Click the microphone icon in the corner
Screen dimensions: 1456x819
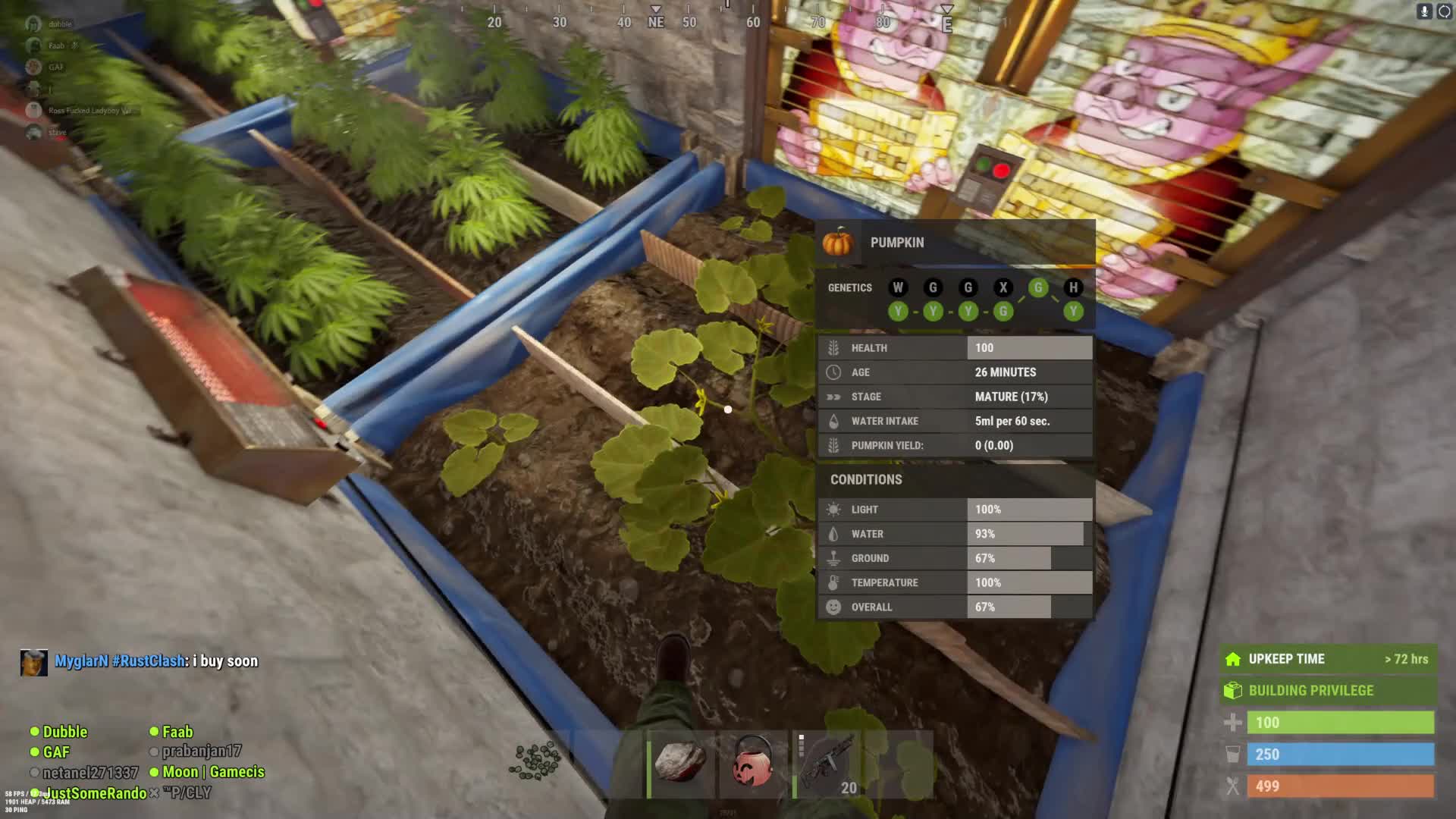click(x=1424, y=11)
